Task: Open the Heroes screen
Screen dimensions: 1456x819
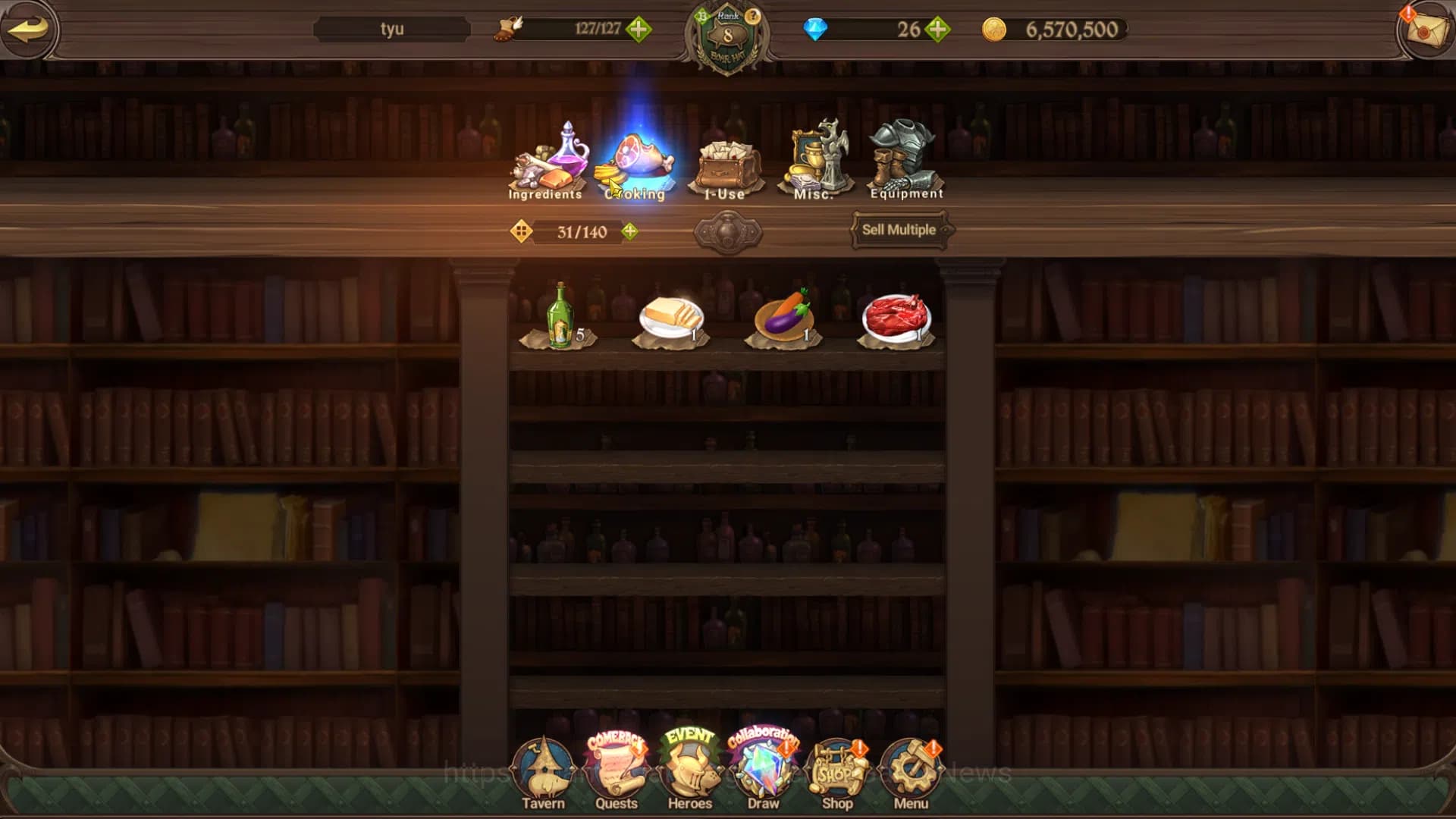Action: (x=690, y=773)
